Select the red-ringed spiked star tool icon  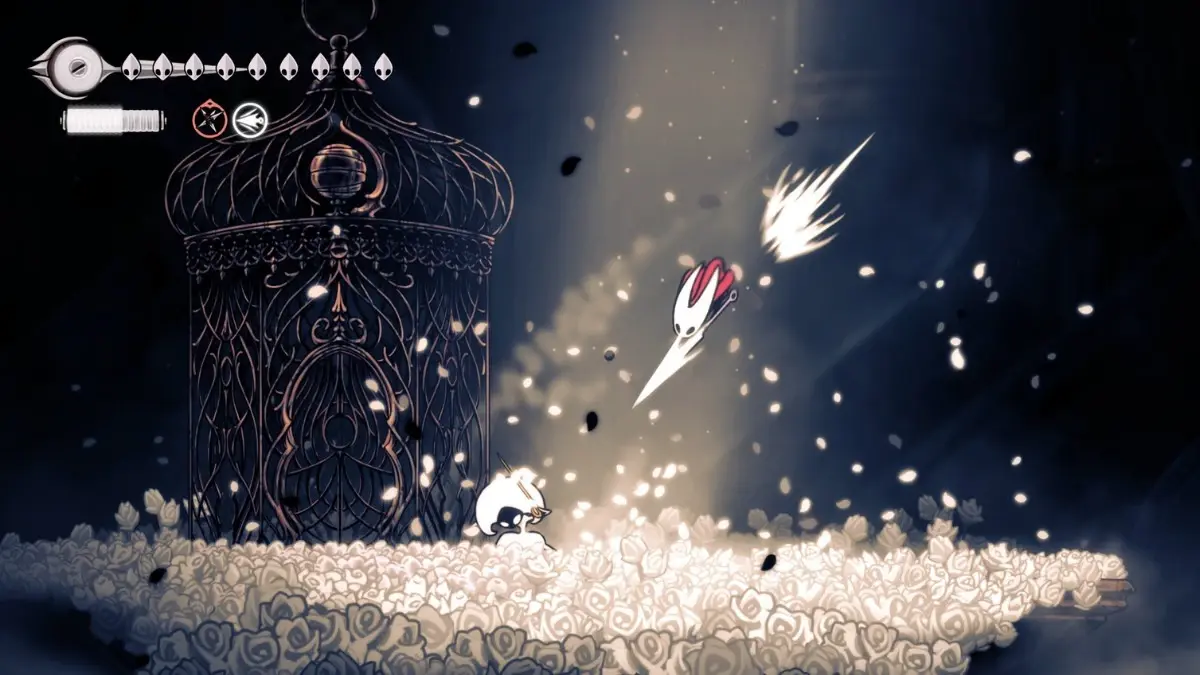coord(208,121)
